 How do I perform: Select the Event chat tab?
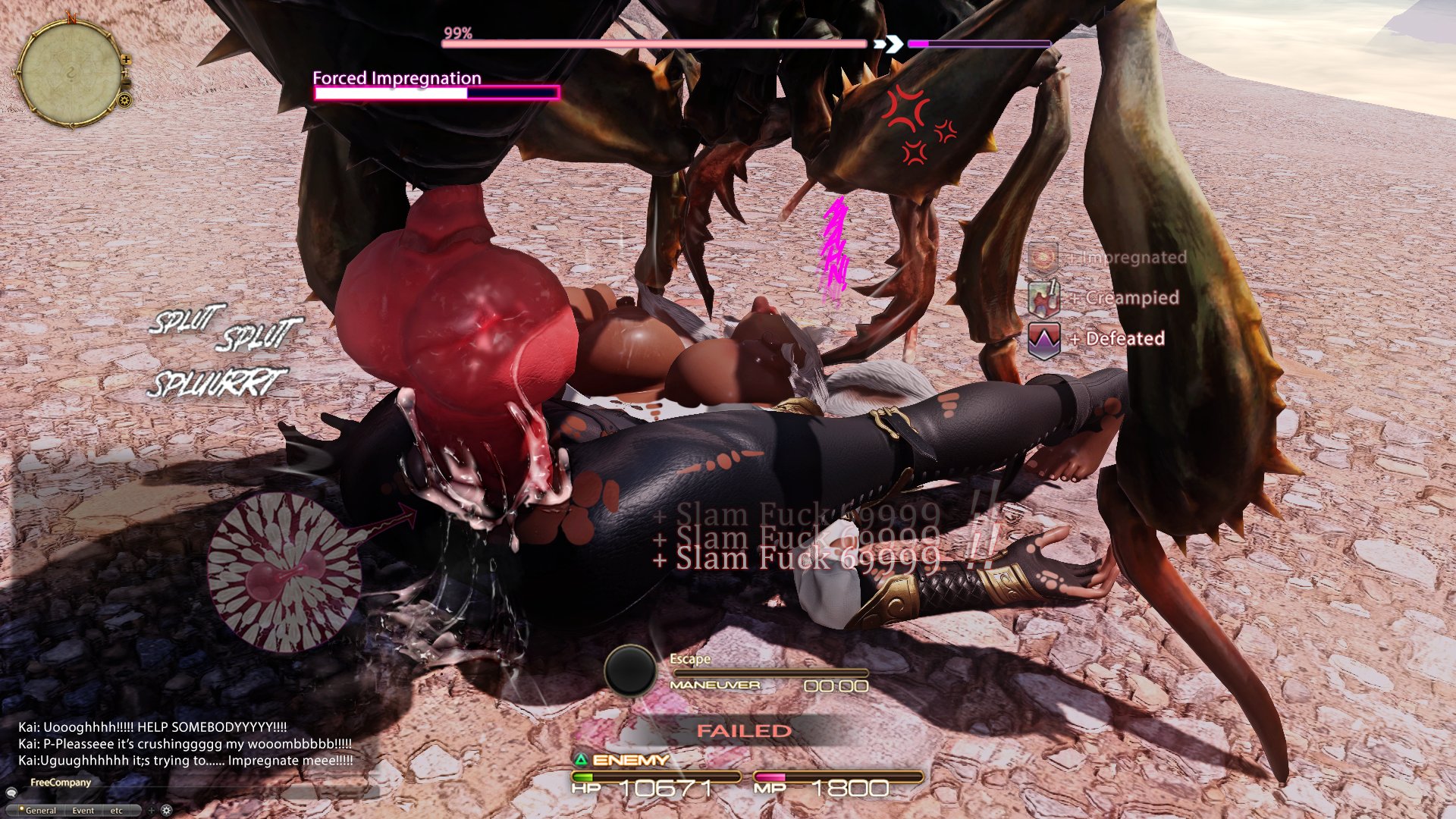pyautogui.click(x=83, y=811)
